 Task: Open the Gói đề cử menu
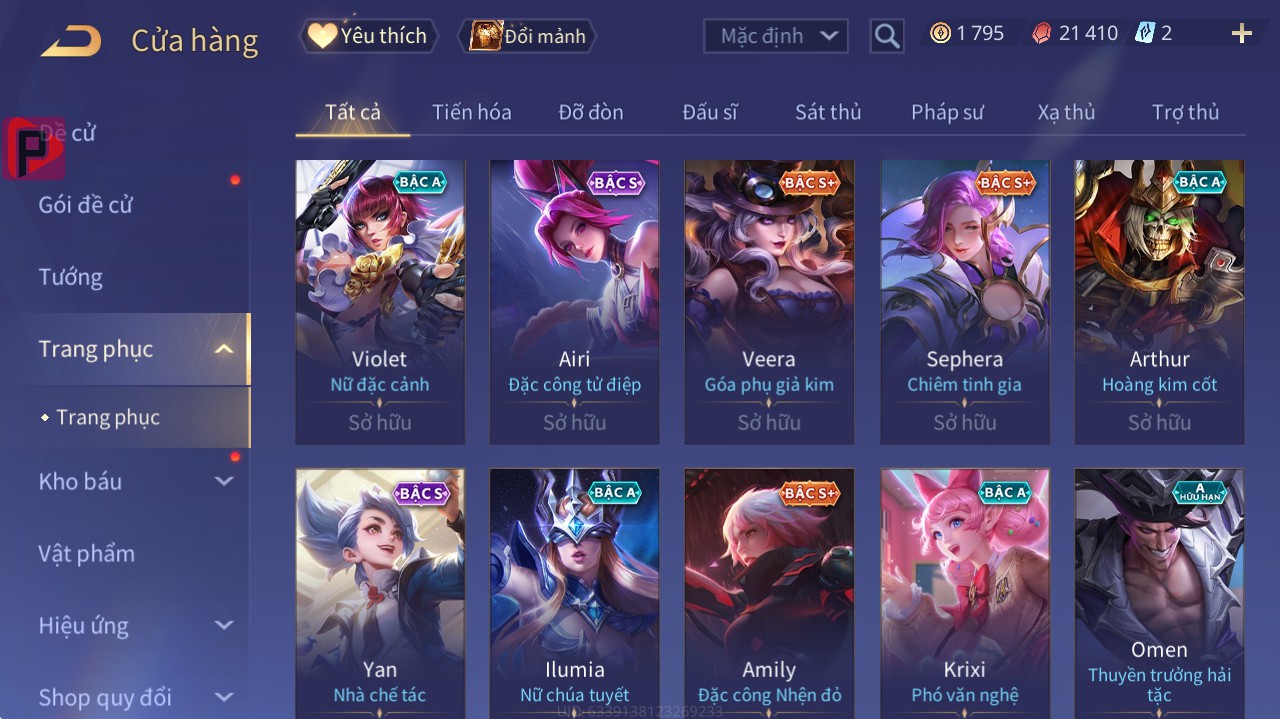tap(85, 205)
